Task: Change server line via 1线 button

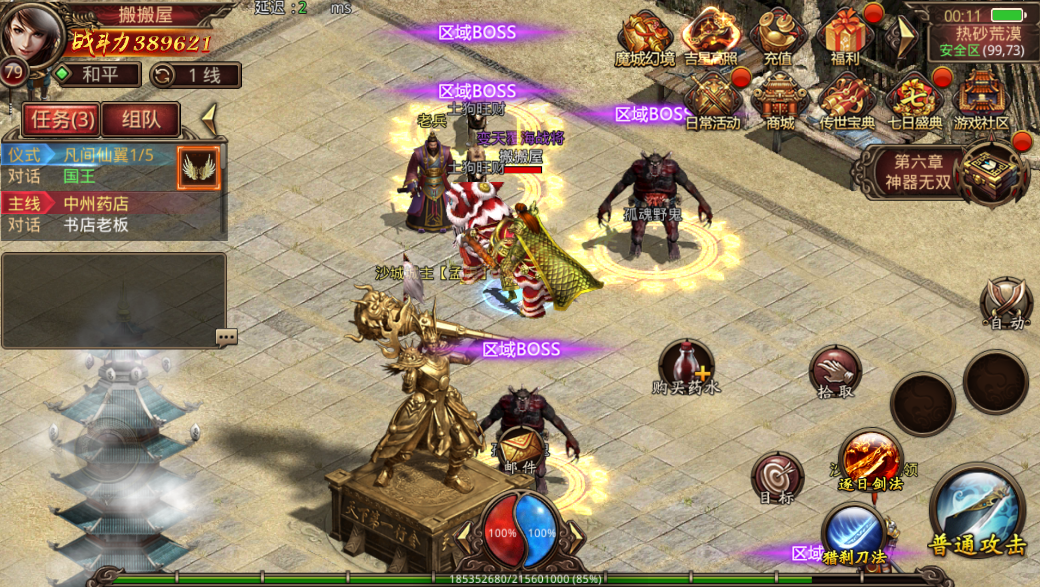Action: (195, 75)
